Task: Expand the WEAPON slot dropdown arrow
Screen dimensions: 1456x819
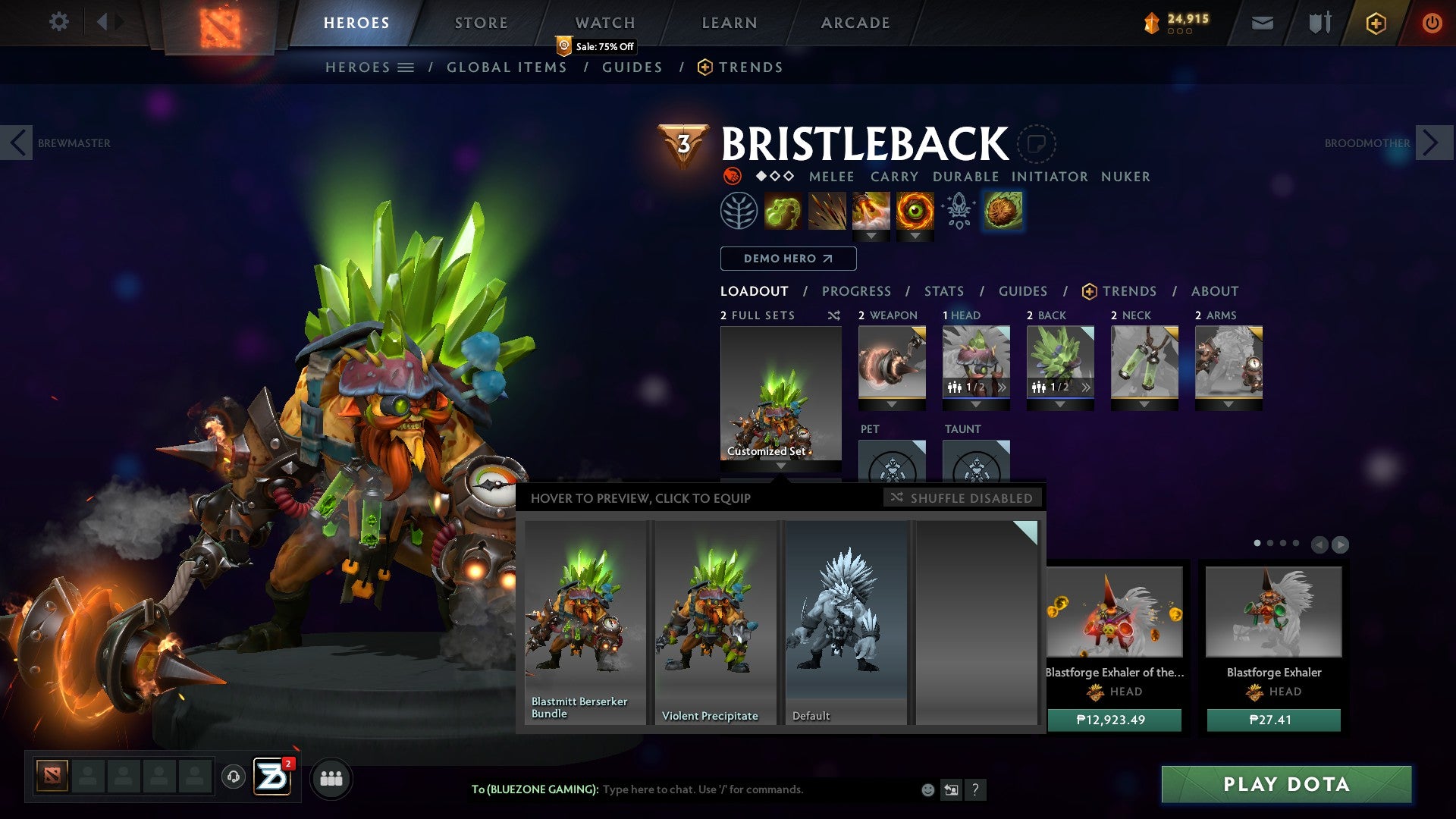Action: point(892,403)
